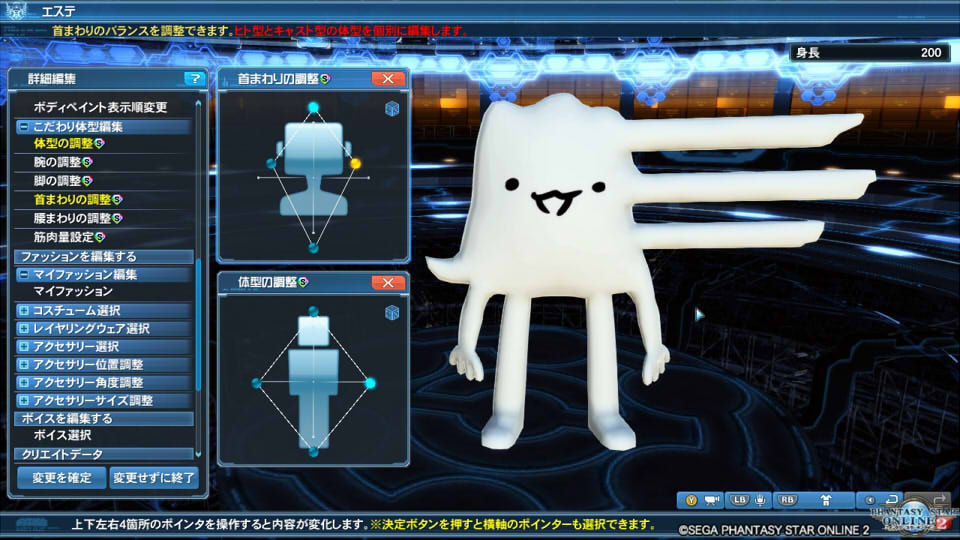The width and height of the screenshot is (960, 540).
Task: Confirm changes with 変更を確定 button
Action: [61, 478]
